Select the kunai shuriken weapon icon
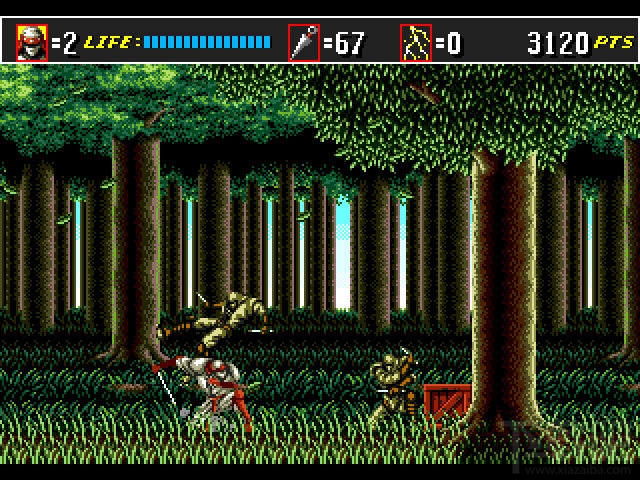Image resolution: width=640 pixels, height=480 pixels. (303, 43)
